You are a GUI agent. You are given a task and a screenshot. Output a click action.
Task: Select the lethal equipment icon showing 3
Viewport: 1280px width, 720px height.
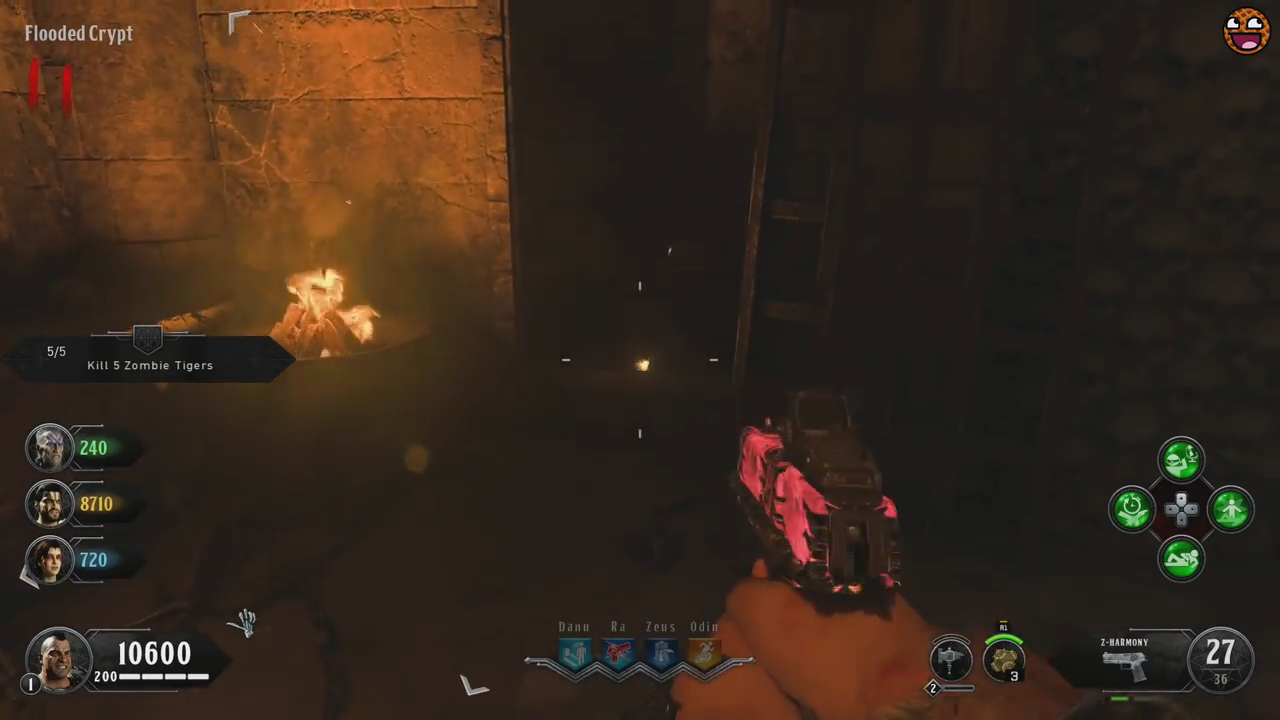click(x=1003, y=659)
